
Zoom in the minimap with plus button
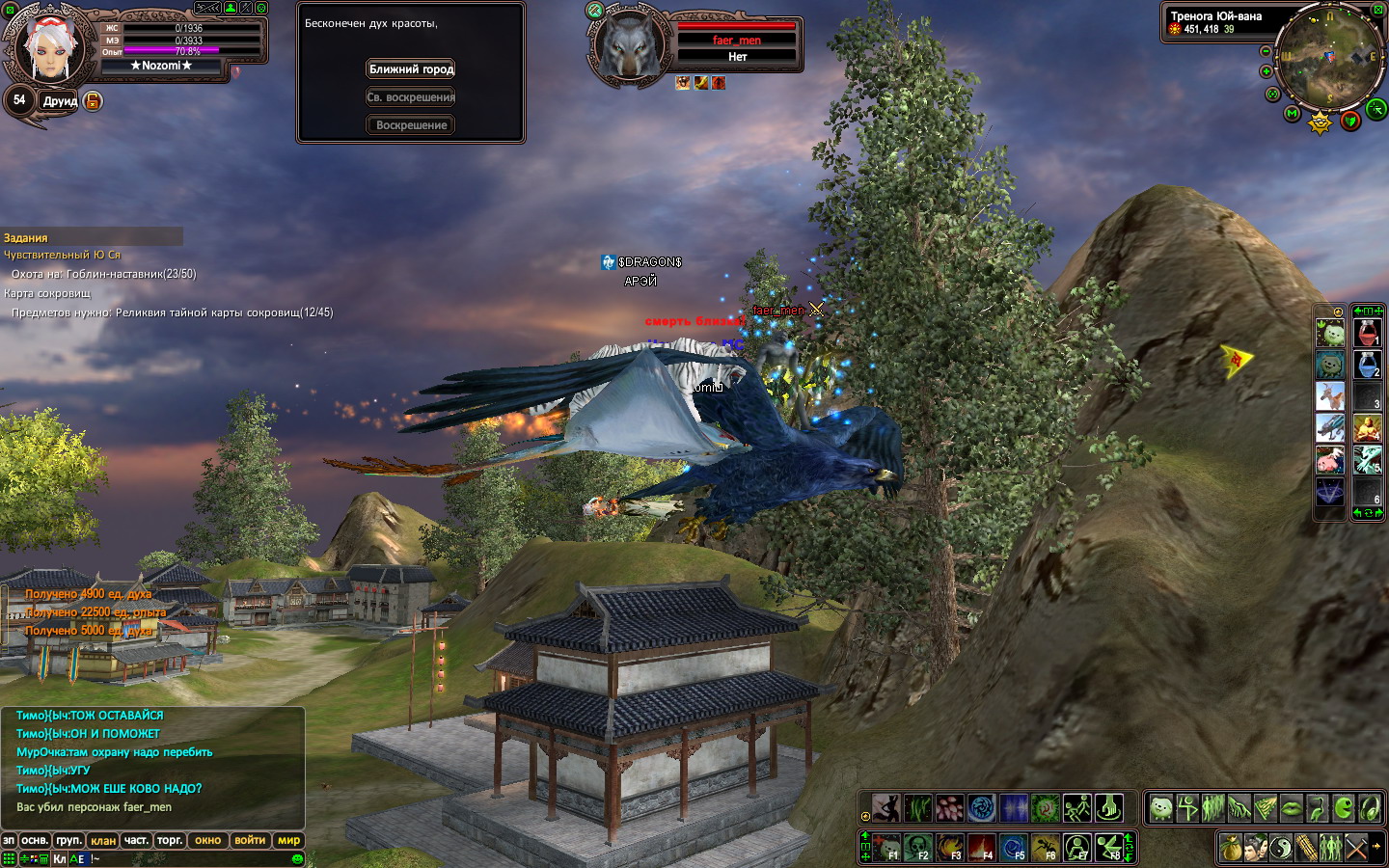point(1266,71)
